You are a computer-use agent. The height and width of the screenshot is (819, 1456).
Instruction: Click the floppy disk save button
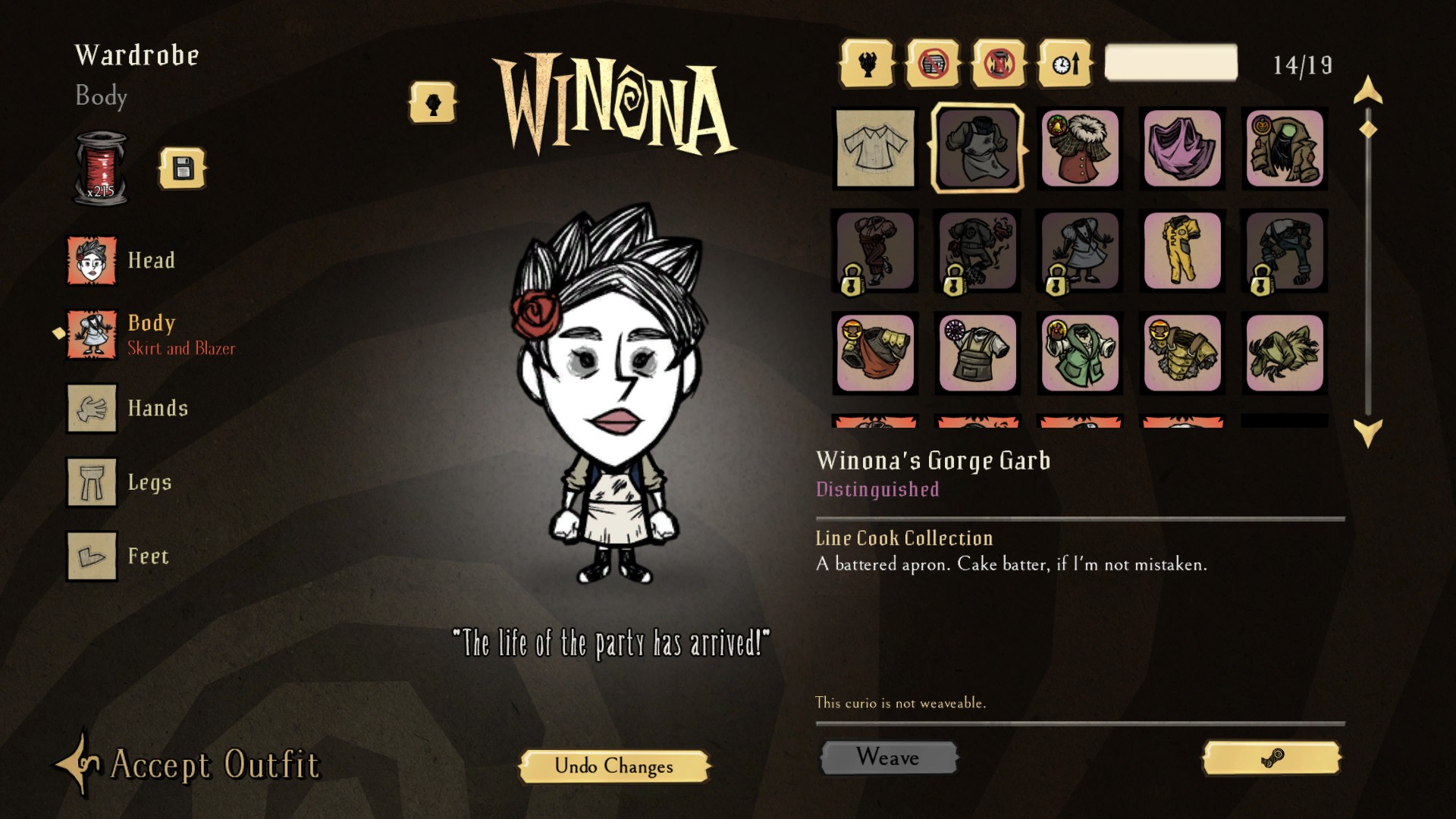point(182,168)
